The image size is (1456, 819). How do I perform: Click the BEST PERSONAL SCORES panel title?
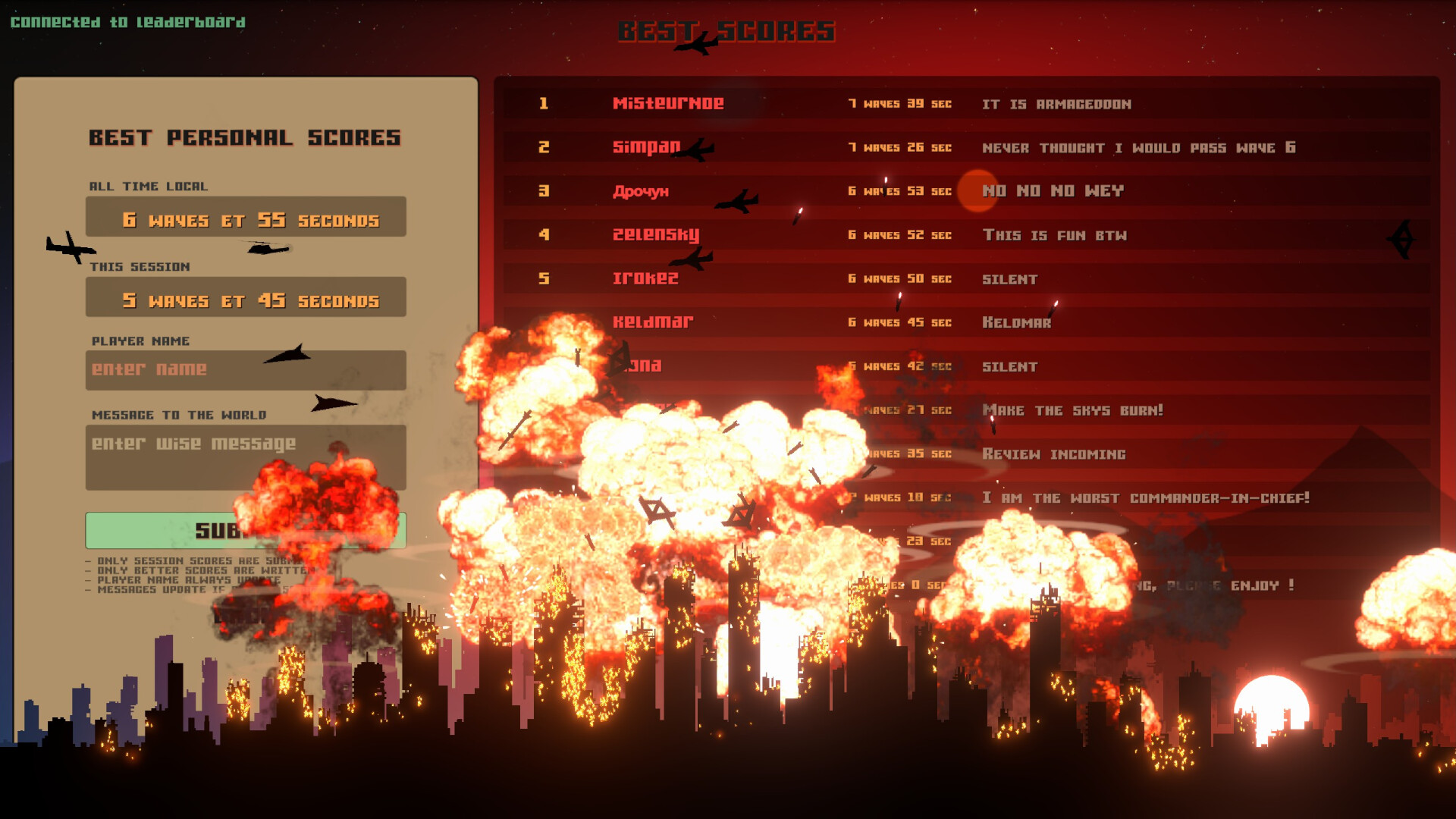pos(245,138)
